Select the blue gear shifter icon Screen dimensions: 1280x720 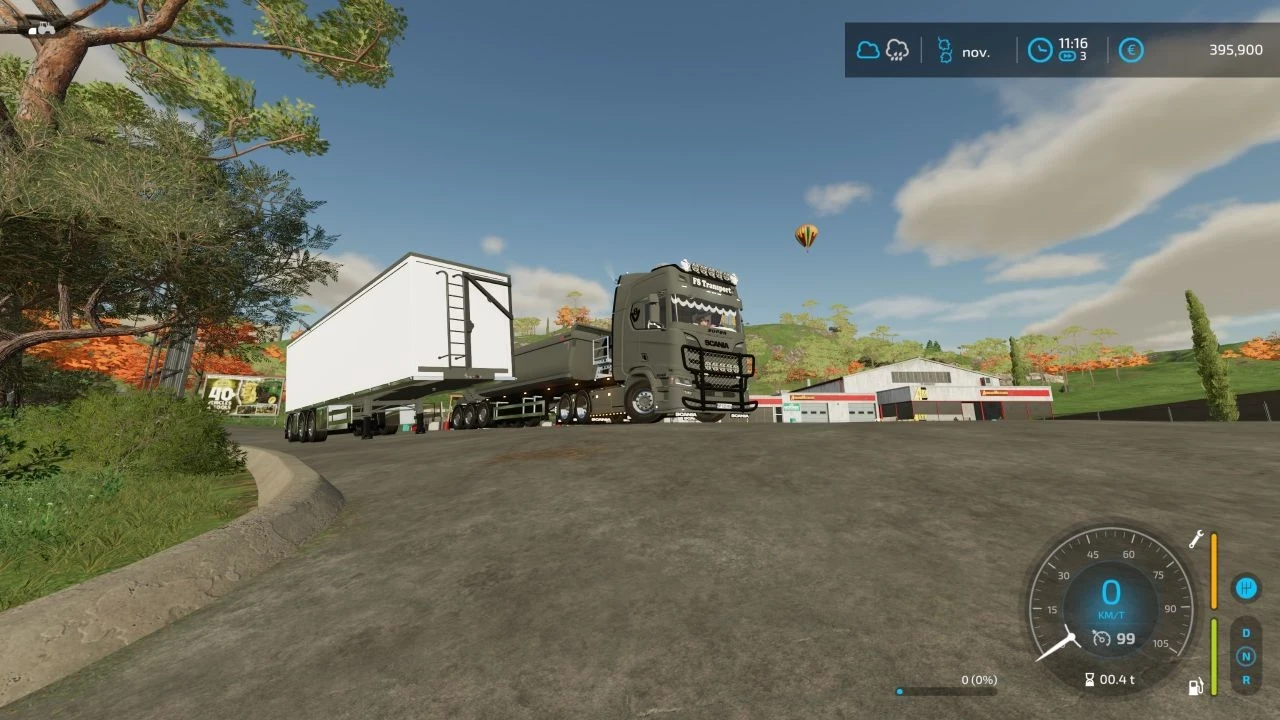[1246, 587]
